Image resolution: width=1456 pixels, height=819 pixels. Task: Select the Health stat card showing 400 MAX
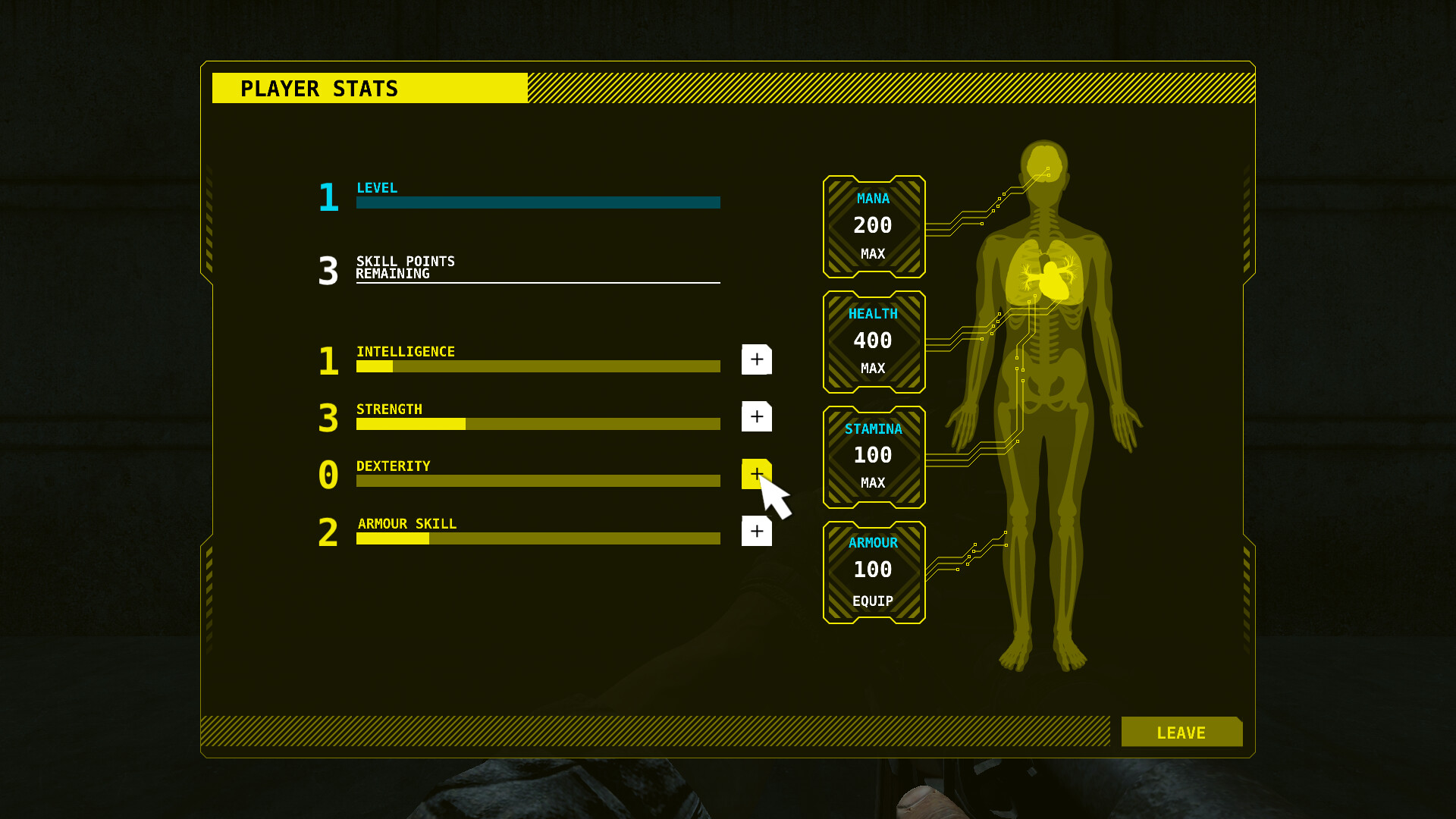coord(874,341)
